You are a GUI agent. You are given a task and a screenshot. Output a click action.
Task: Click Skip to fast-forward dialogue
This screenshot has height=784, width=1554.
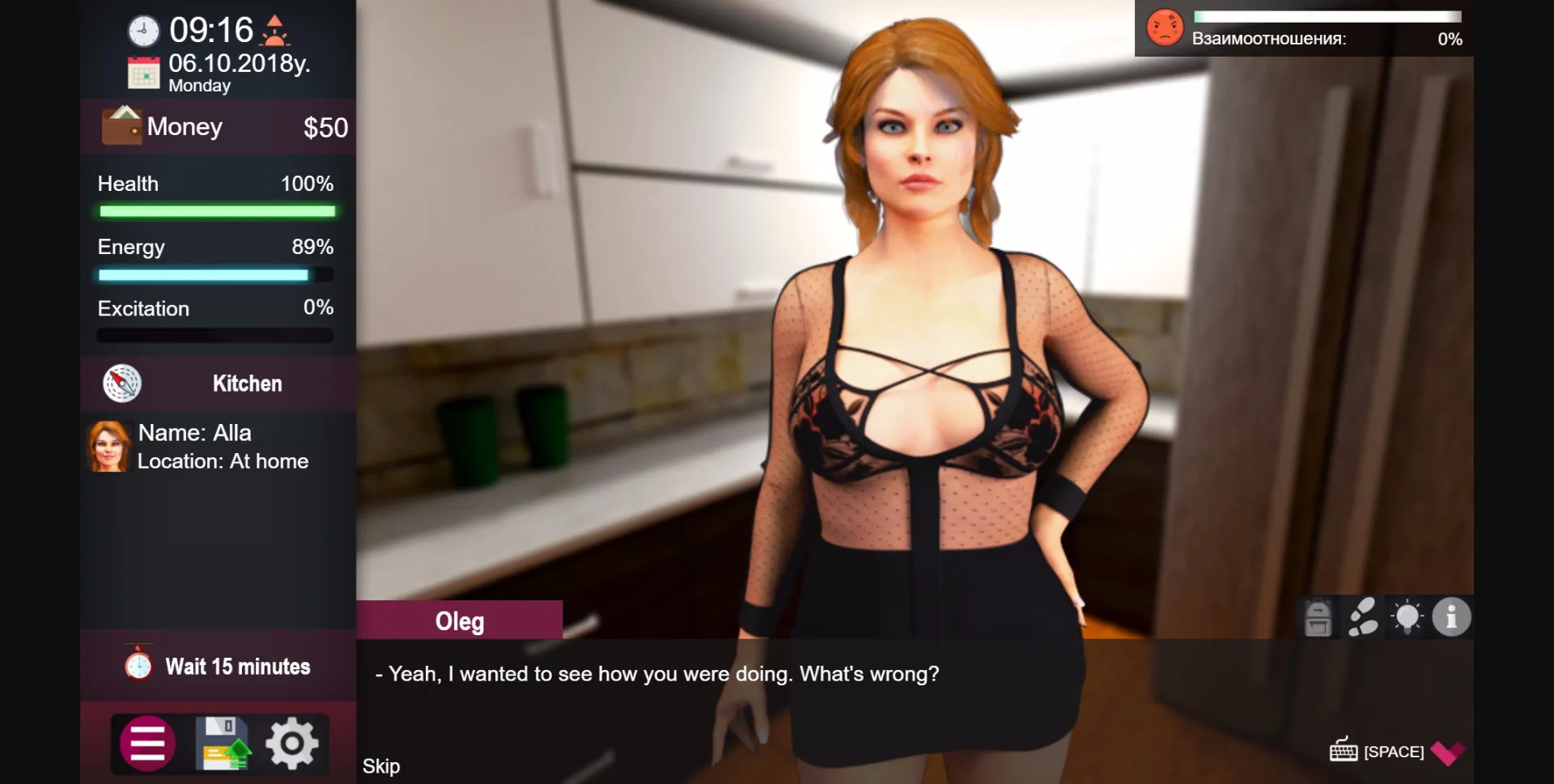point(380,765)
